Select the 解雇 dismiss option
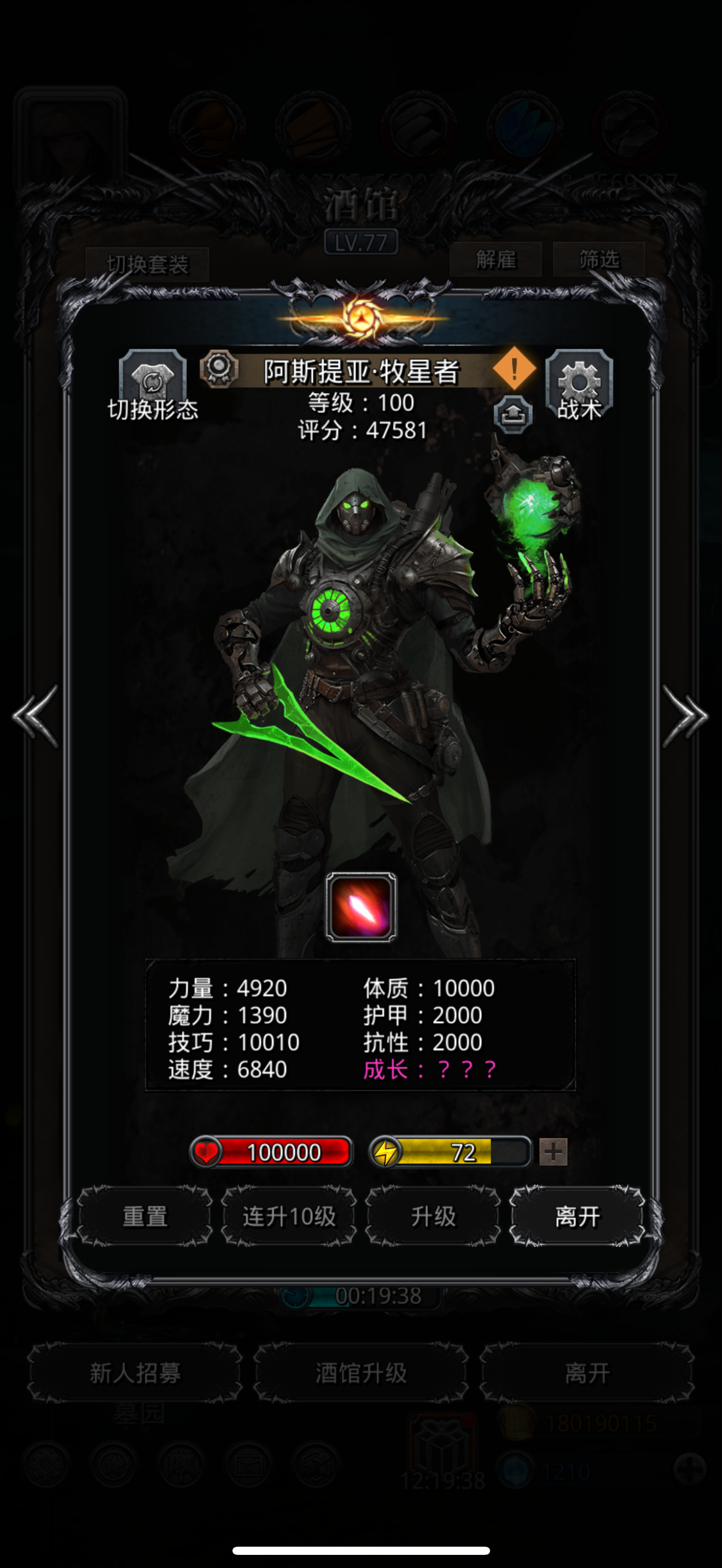722x1568 pixels. click(497, 259)
